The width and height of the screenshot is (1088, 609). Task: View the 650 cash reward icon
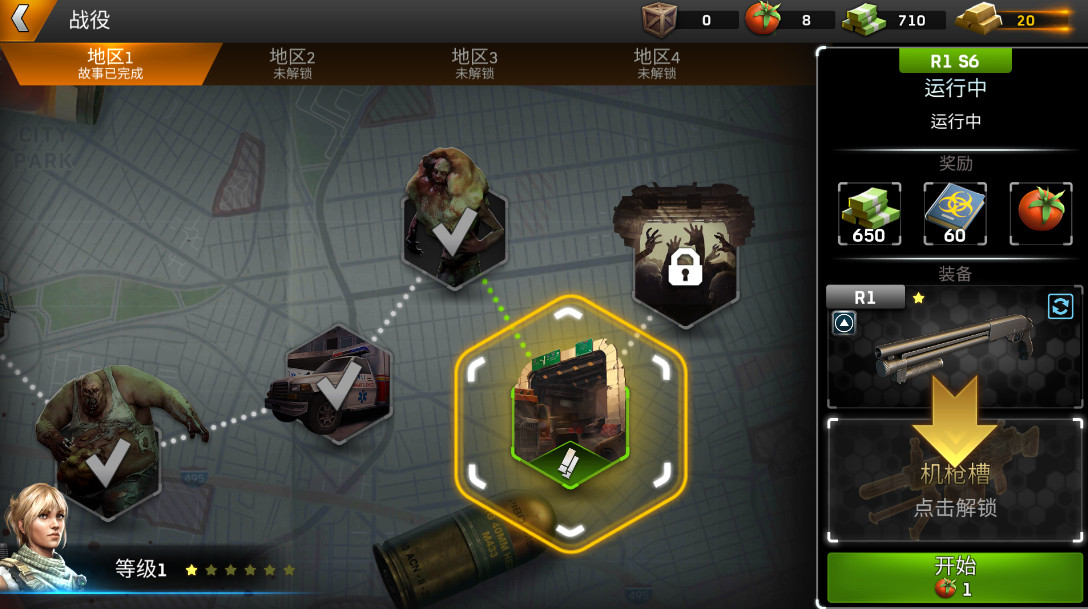[x=868, y=214]
